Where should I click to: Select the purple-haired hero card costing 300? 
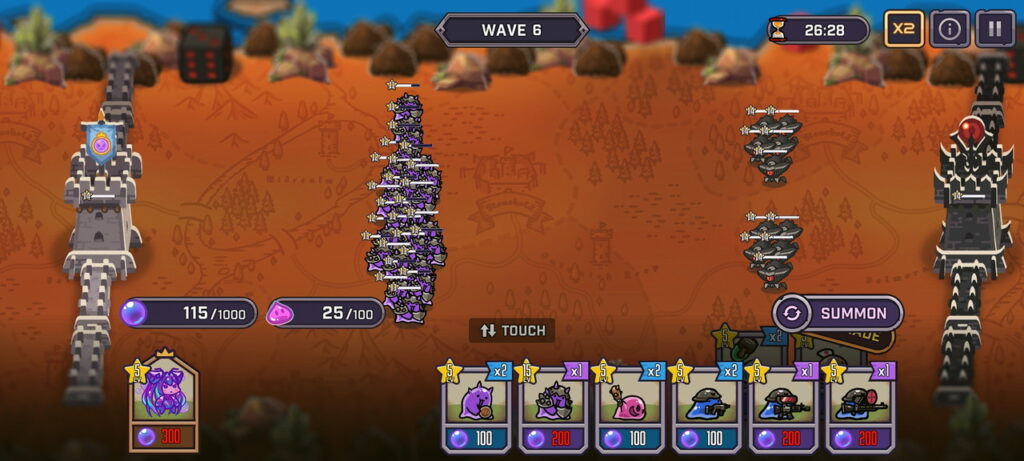point(164,402)
